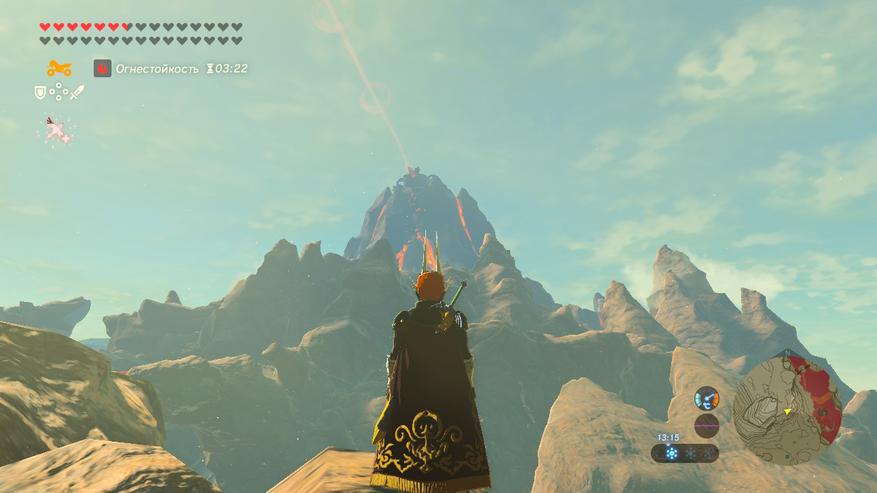This screenshot has width=877, height=493.
Task: Select the orange Master Cycle rune icon
Action: click(x=58, y=69)
